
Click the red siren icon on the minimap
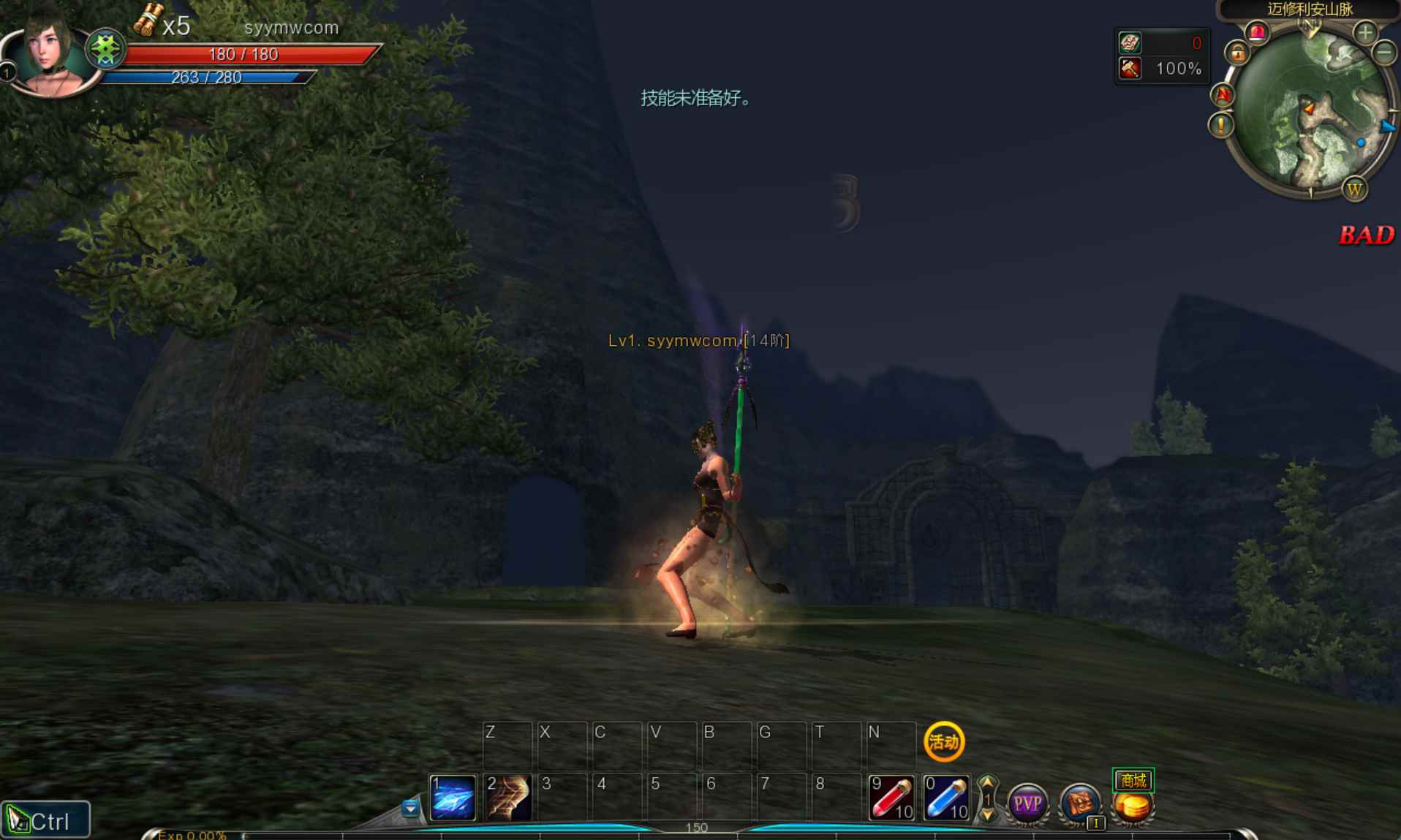[1255, 34]
